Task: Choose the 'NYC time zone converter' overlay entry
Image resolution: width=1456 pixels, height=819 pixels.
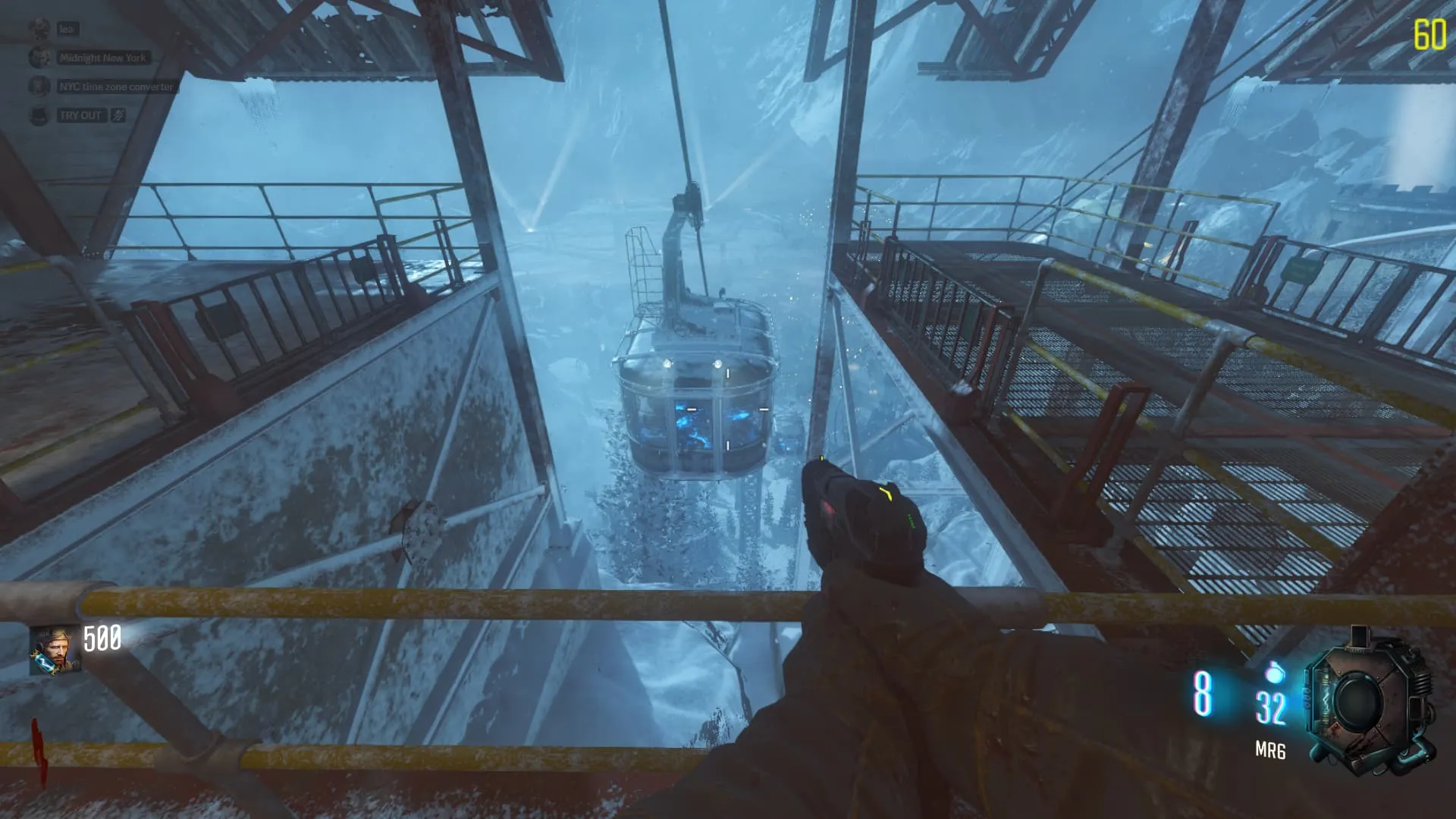Action: click(116, 86)
